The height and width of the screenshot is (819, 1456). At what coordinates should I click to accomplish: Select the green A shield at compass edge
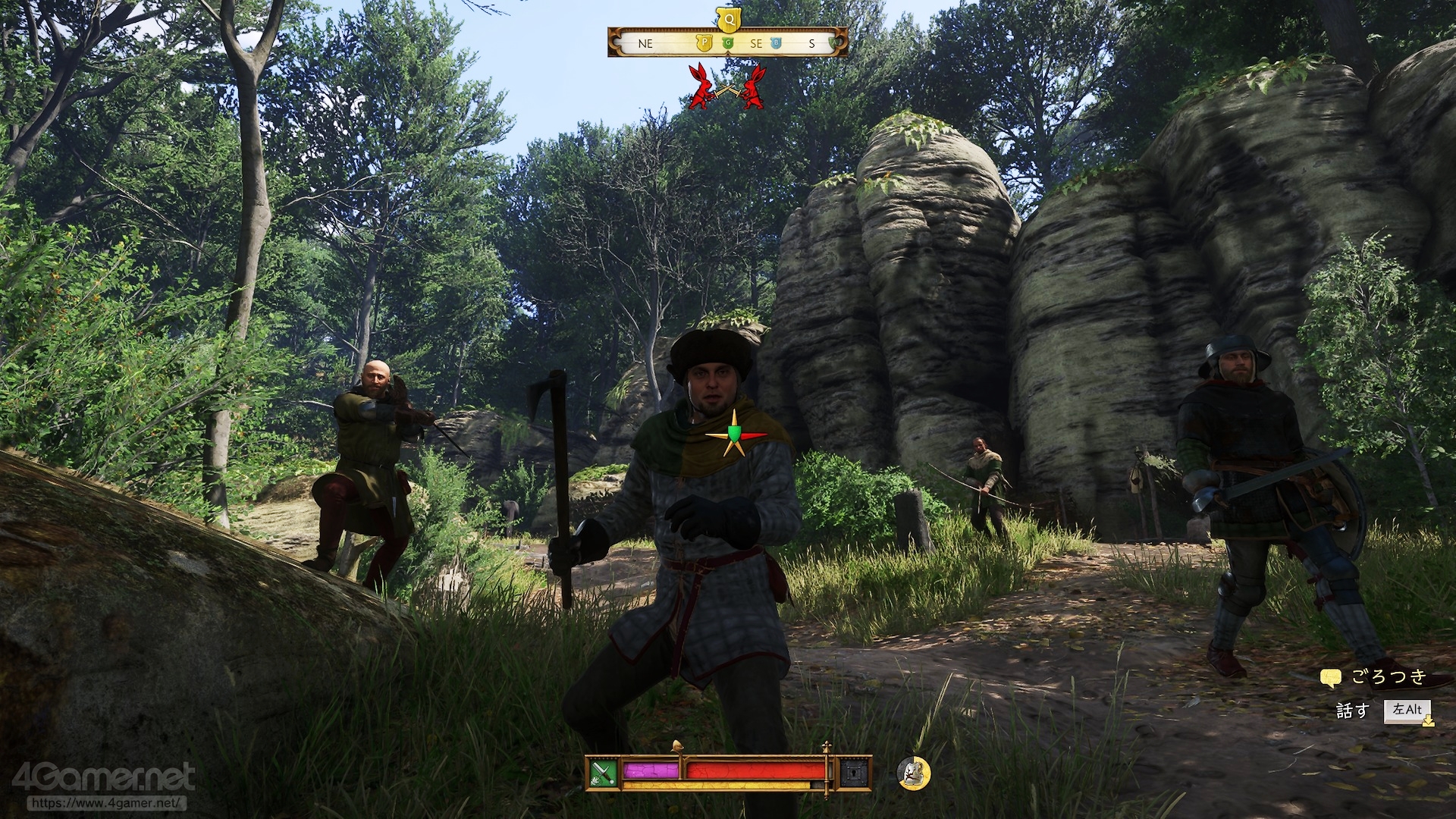pyautogui.click(x=834, y=44)
